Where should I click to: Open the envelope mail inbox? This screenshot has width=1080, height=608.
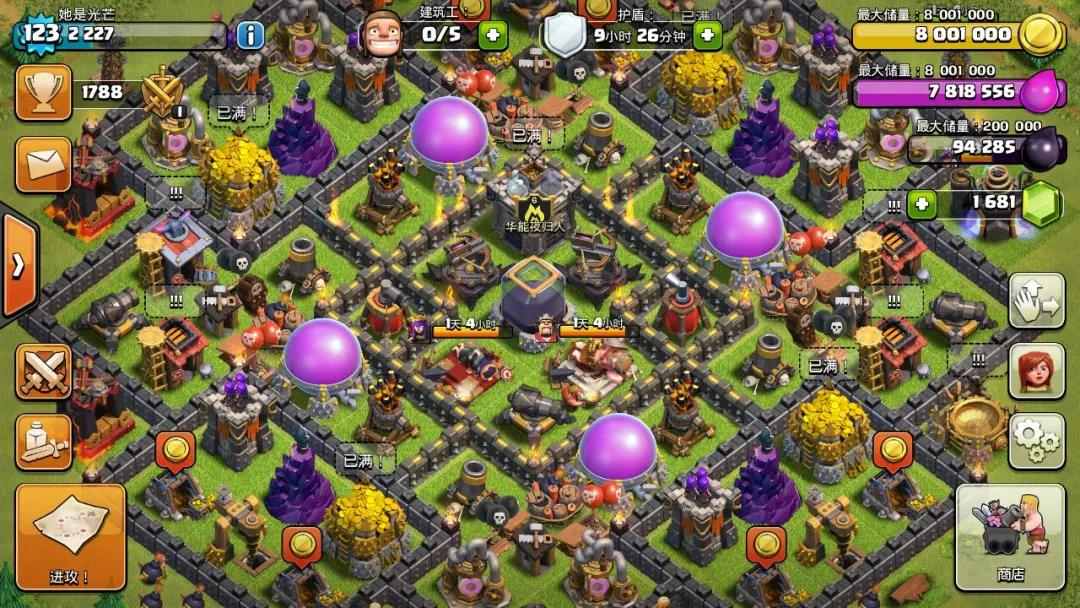(x=43, y=164)
